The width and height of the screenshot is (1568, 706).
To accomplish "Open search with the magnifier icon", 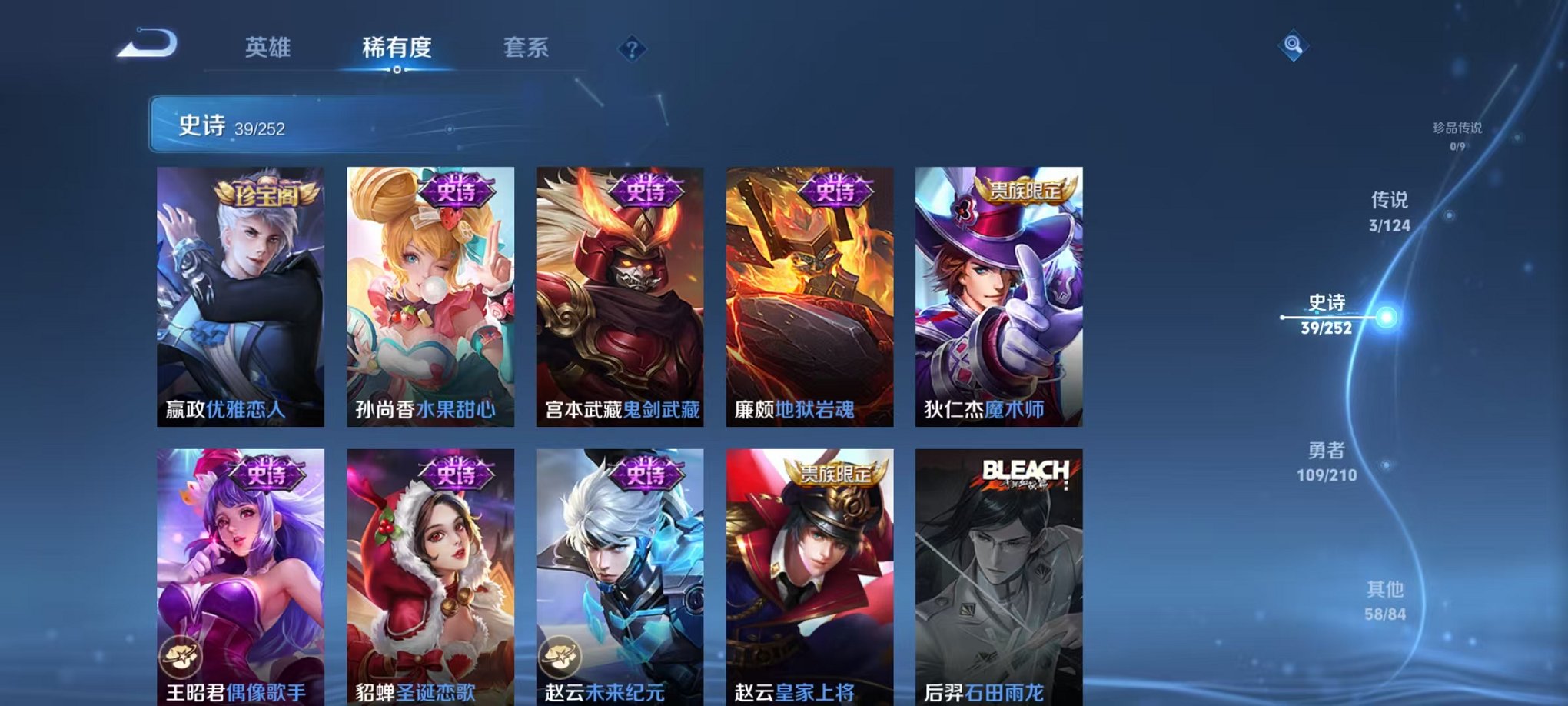I will 1294,46.
